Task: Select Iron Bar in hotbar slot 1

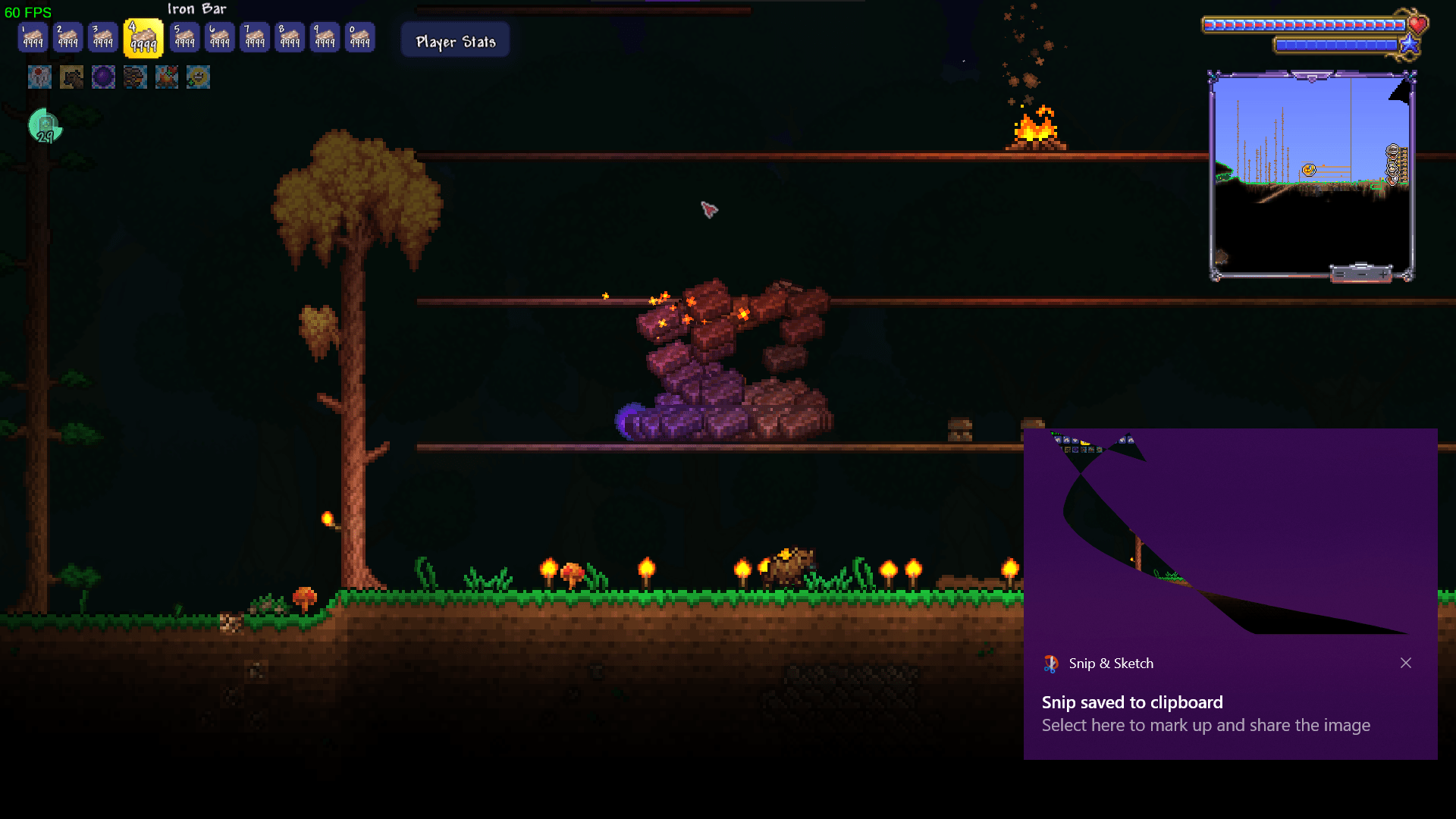Action: (x=32, y=36)
